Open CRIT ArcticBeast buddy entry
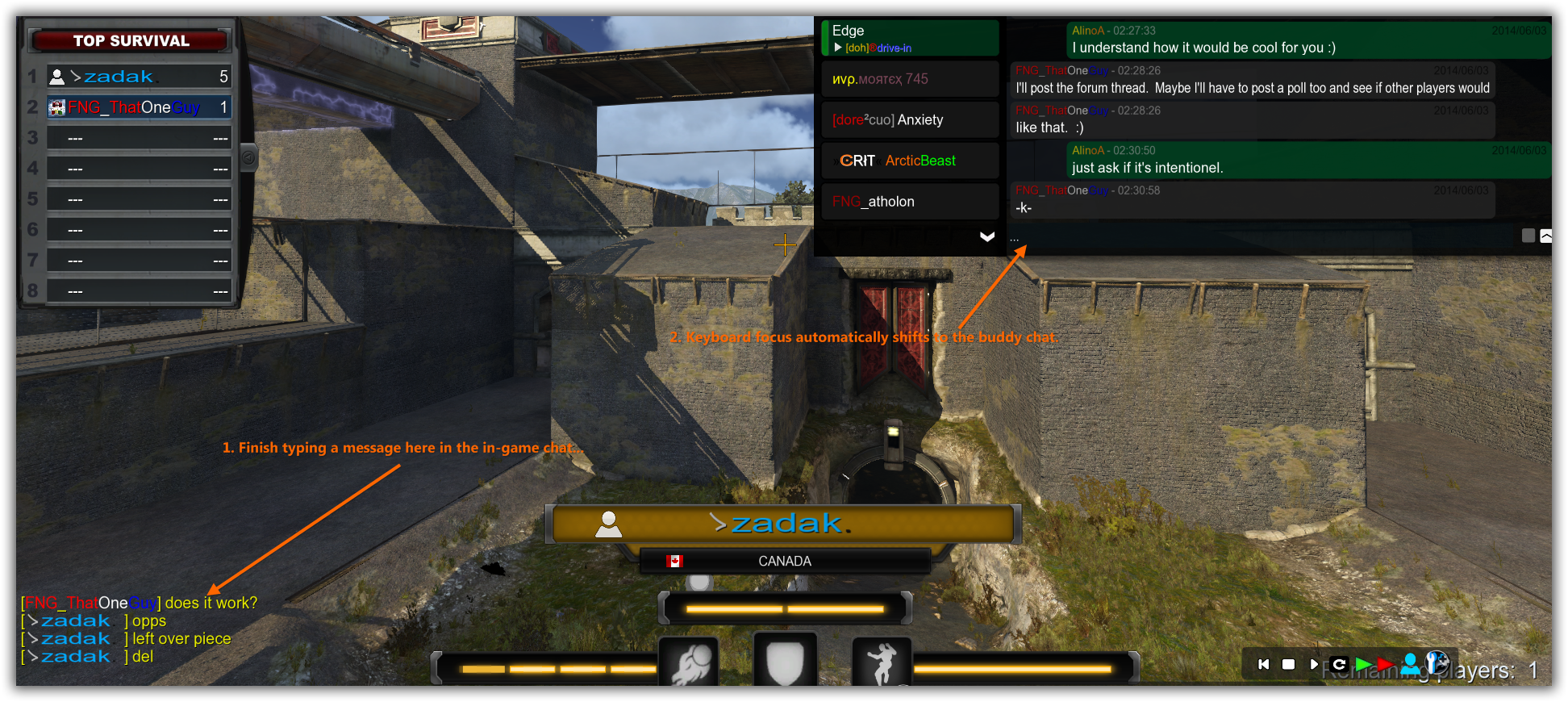 [910, 161]
